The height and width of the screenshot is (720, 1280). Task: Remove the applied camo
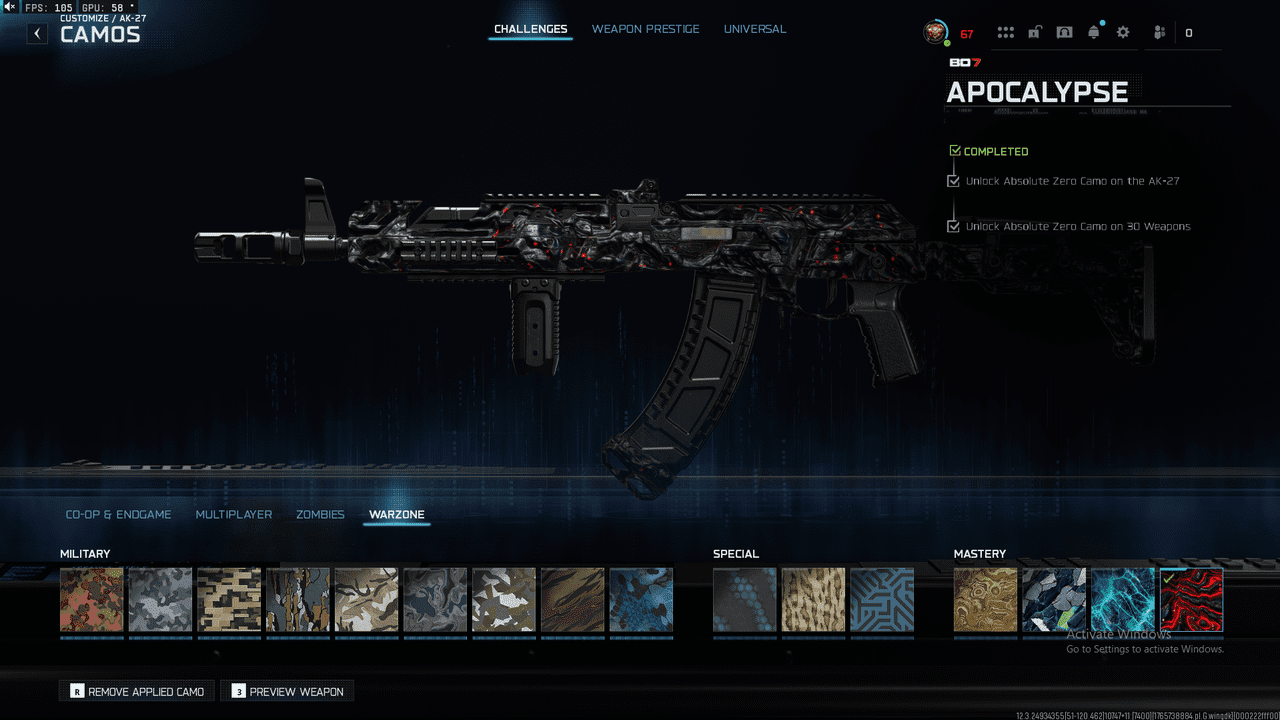coord(137,691)
